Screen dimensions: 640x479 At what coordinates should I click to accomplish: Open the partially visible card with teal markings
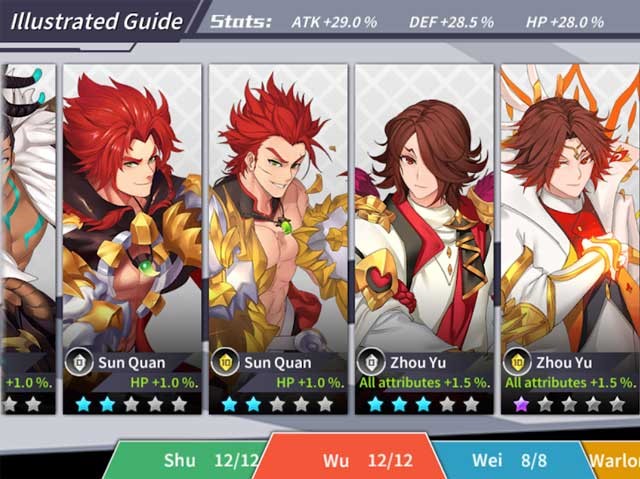click(27, 238)
